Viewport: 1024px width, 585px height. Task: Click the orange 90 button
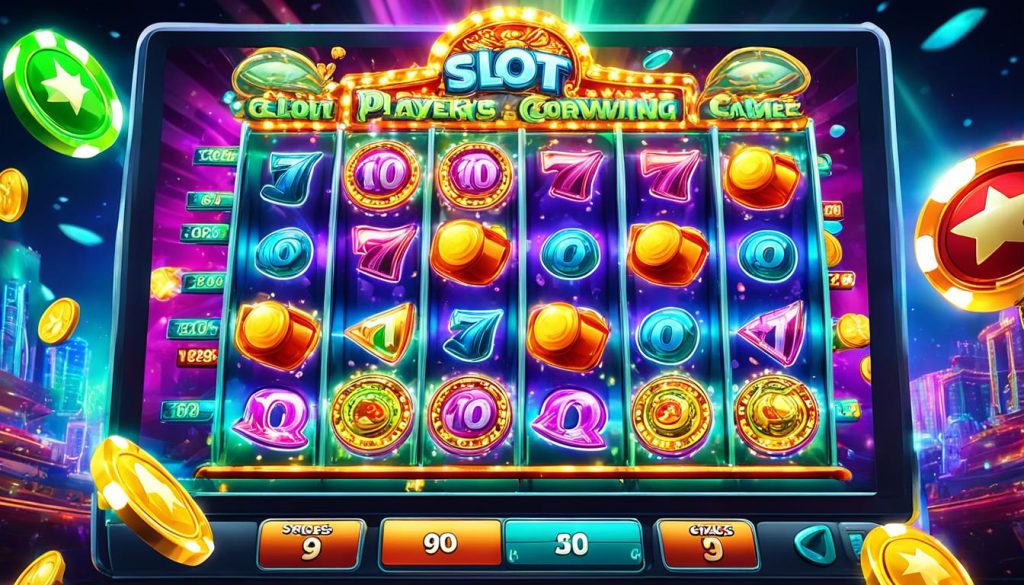click(438, 545)
